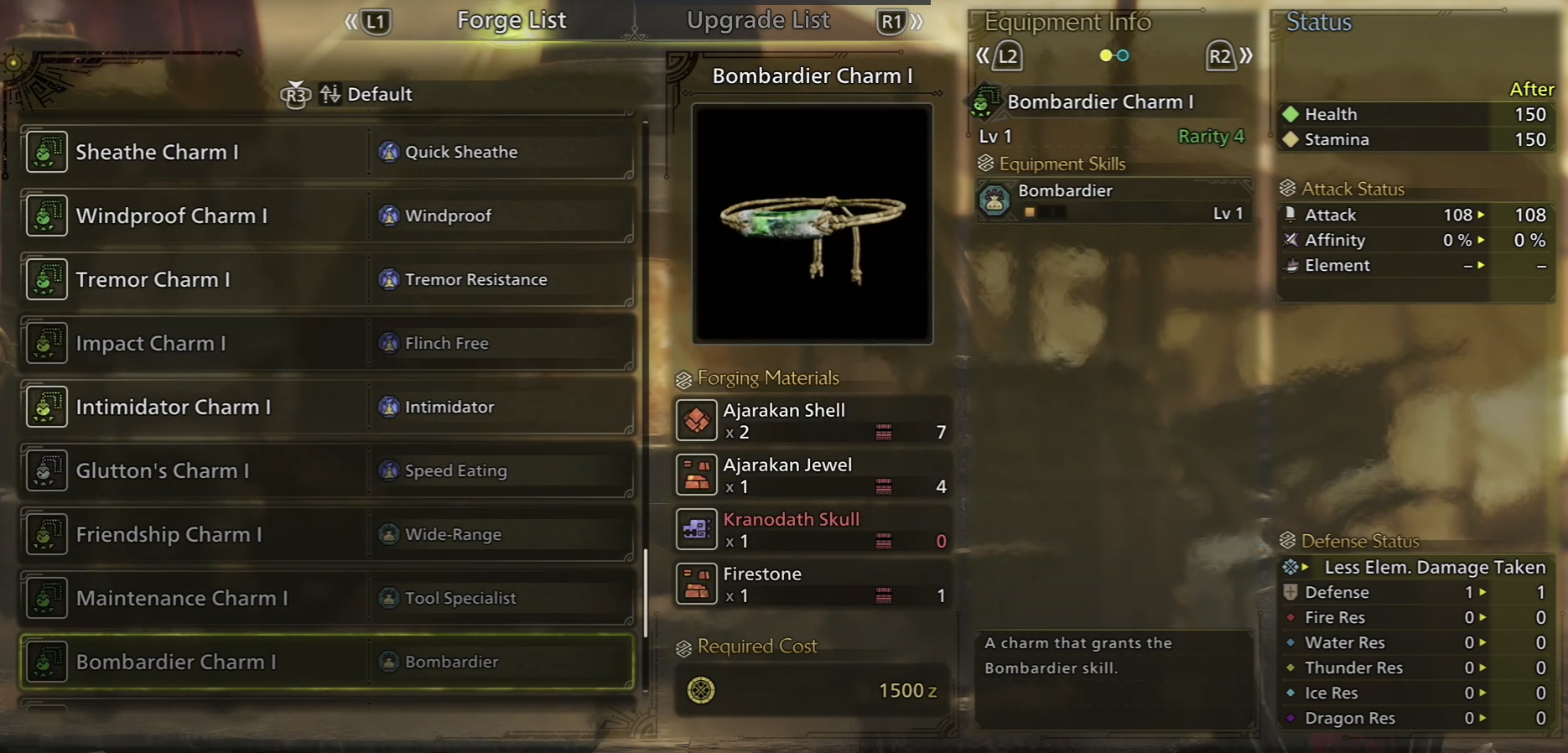Open the Default sort order dropdown
The width and height of the screenshot is (1568, 753).
pyautogui.click(x=379, y=94)
